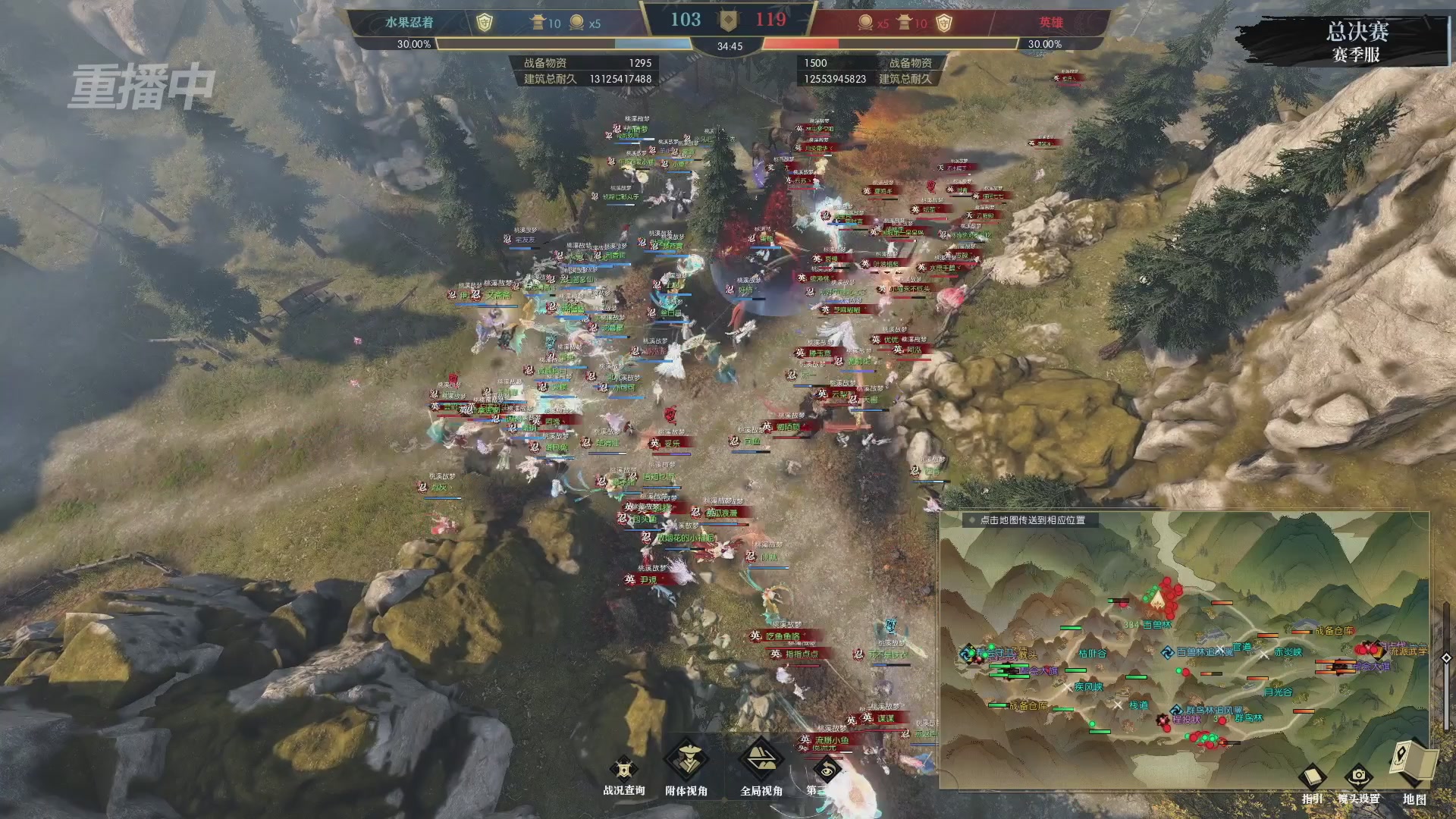Go to 赤炎峡 on the map
1456x819 pixels.
(1288, 651)
